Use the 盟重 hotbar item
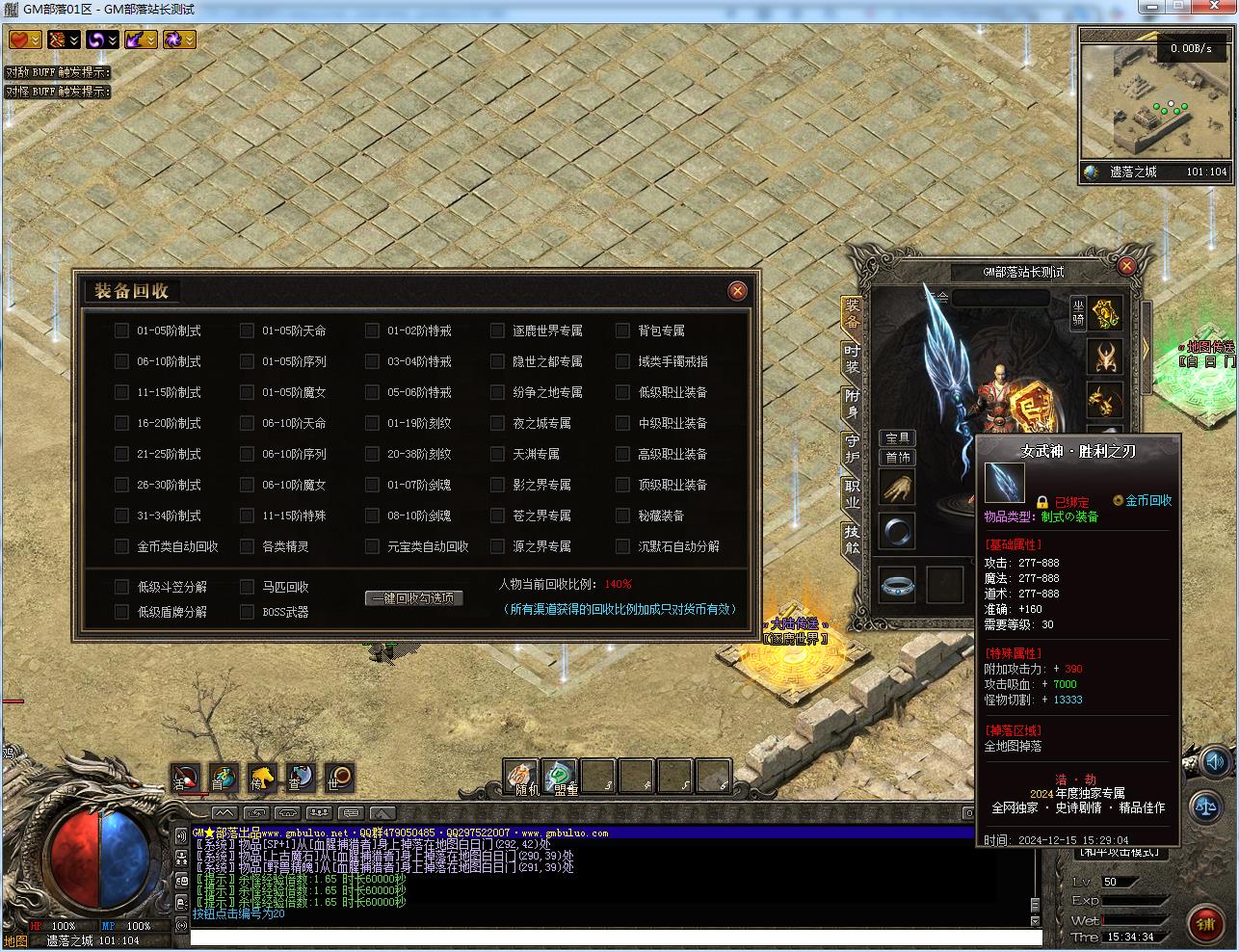The image size is (1239, 952). tap(560, 776)
